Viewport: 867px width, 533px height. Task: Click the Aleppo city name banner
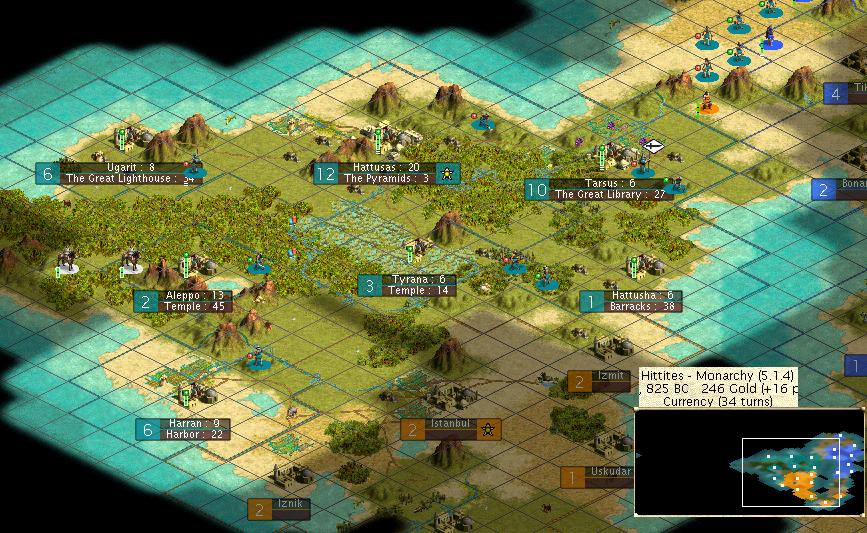pyautogui.click(x=181, y=296)
